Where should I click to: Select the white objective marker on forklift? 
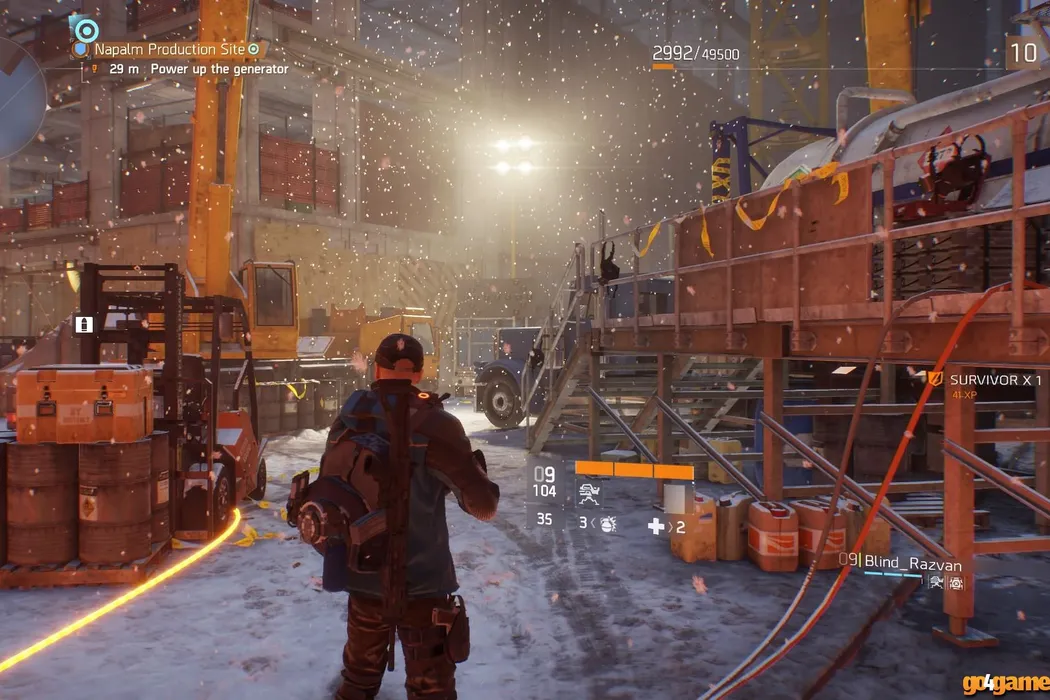pyautogui.click(x=85, y=324)
